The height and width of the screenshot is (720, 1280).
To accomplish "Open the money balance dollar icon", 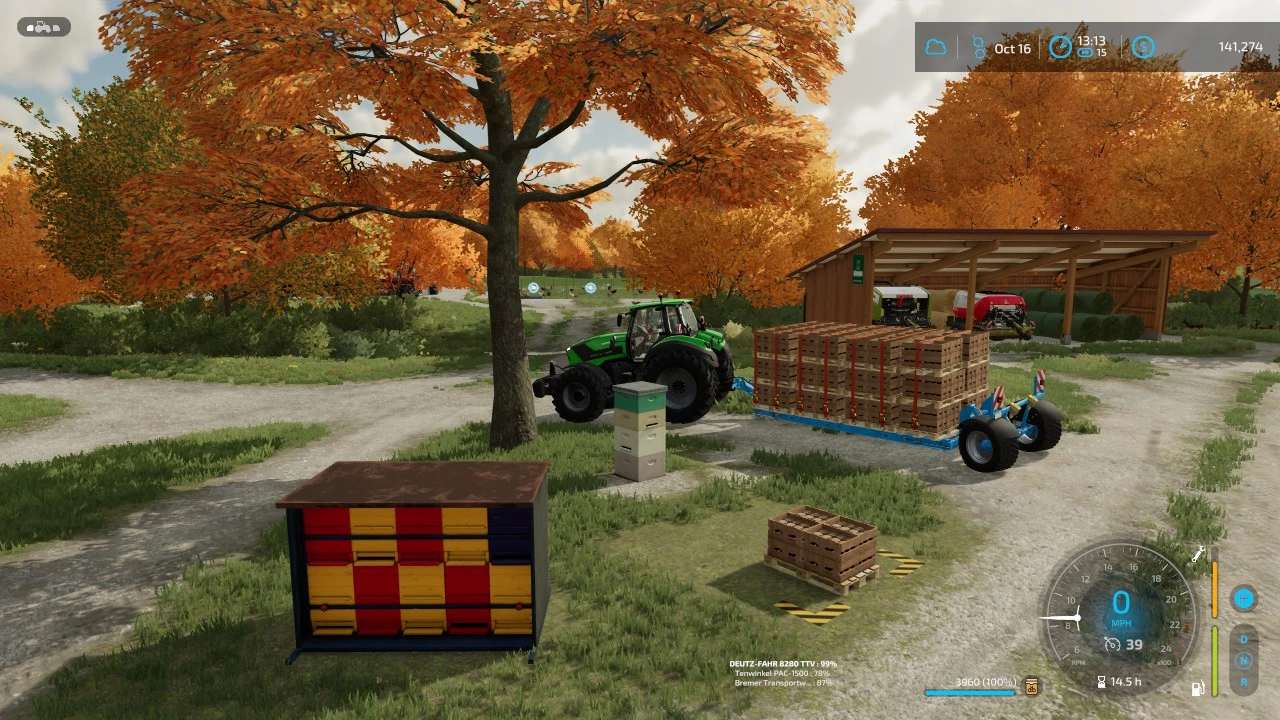I will tap(1143, 46).
